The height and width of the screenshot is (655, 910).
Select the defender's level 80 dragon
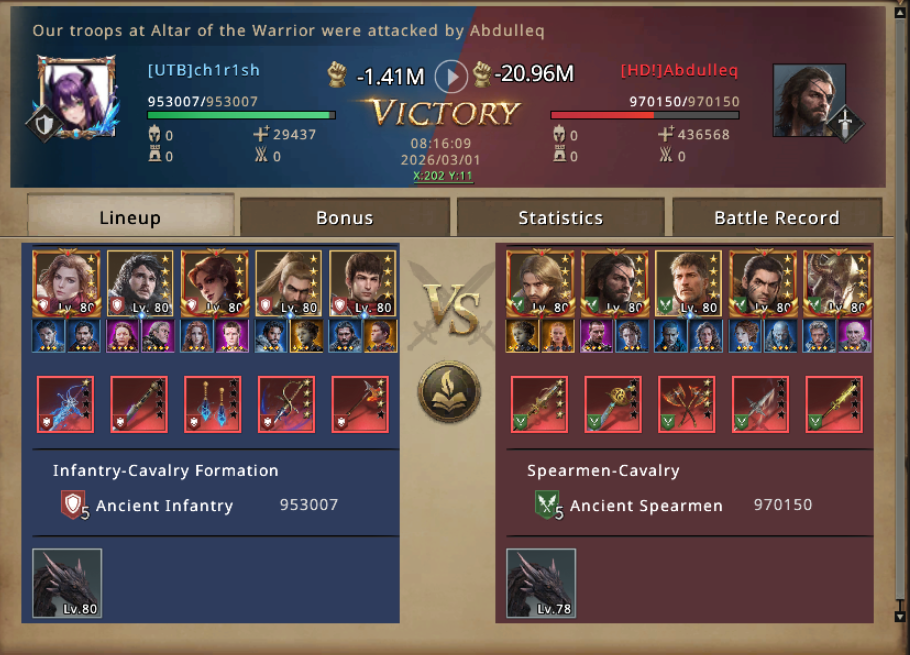(67, 583)
